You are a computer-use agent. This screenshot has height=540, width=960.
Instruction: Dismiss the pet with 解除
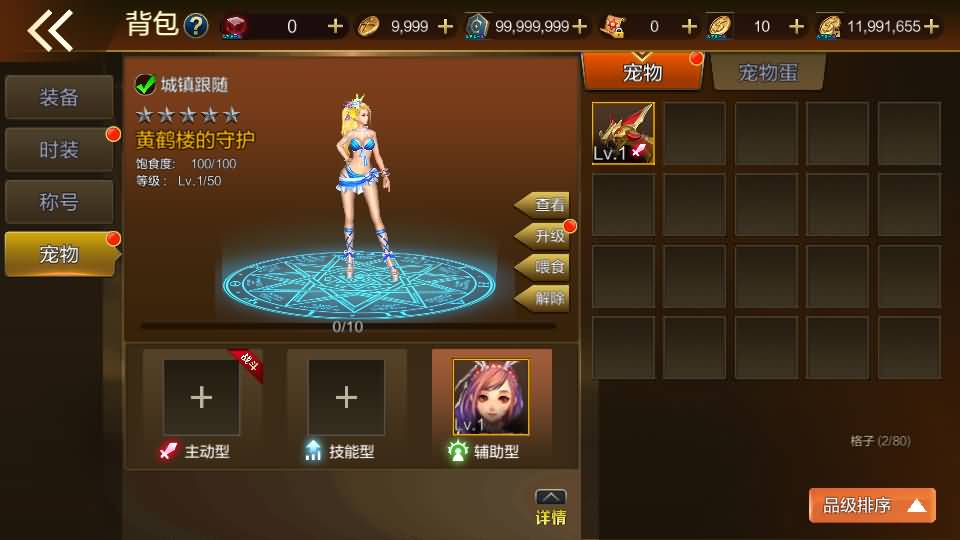[545, 298]
